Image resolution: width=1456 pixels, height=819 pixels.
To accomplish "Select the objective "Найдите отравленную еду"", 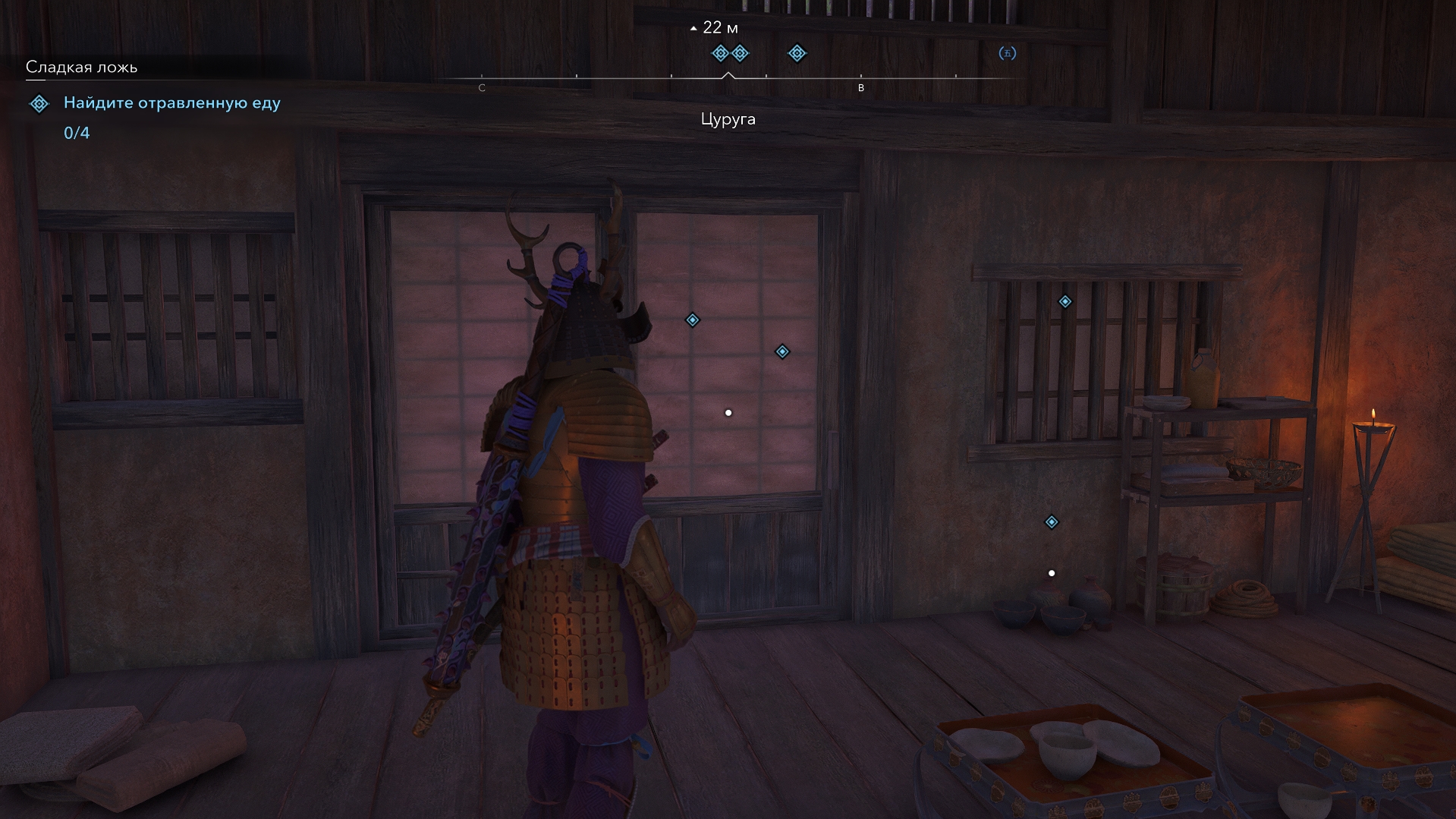I will 171,102.
